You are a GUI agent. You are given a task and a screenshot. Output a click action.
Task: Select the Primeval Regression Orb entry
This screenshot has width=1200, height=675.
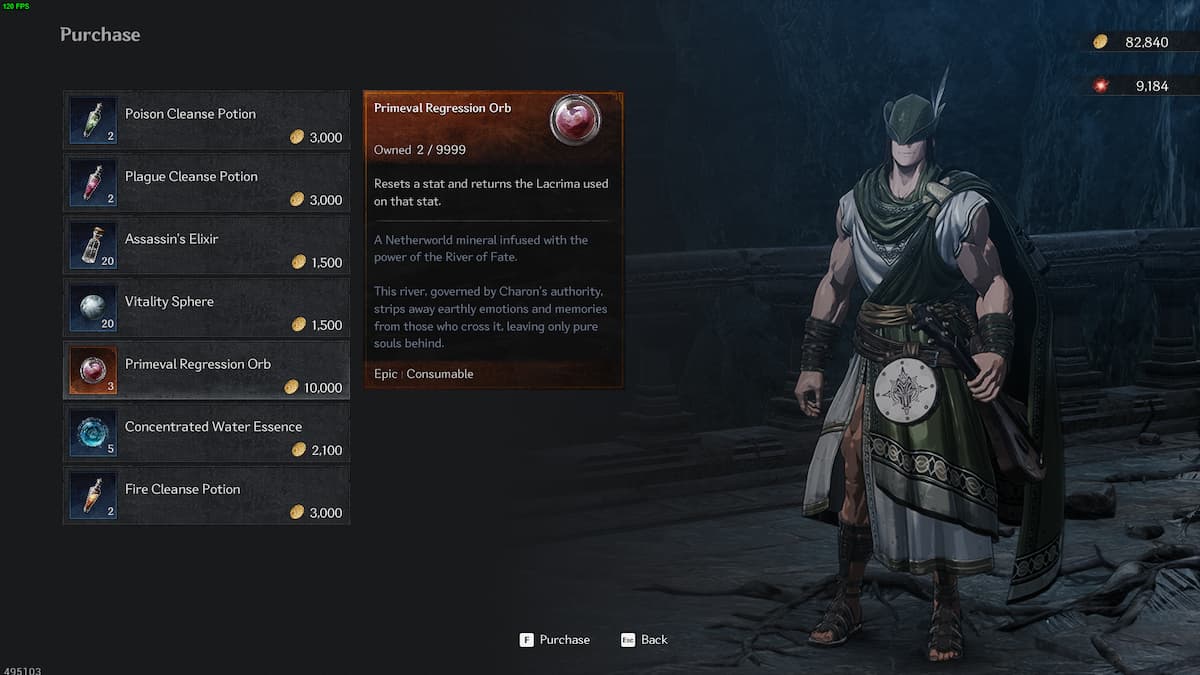(x=207, y=371)
